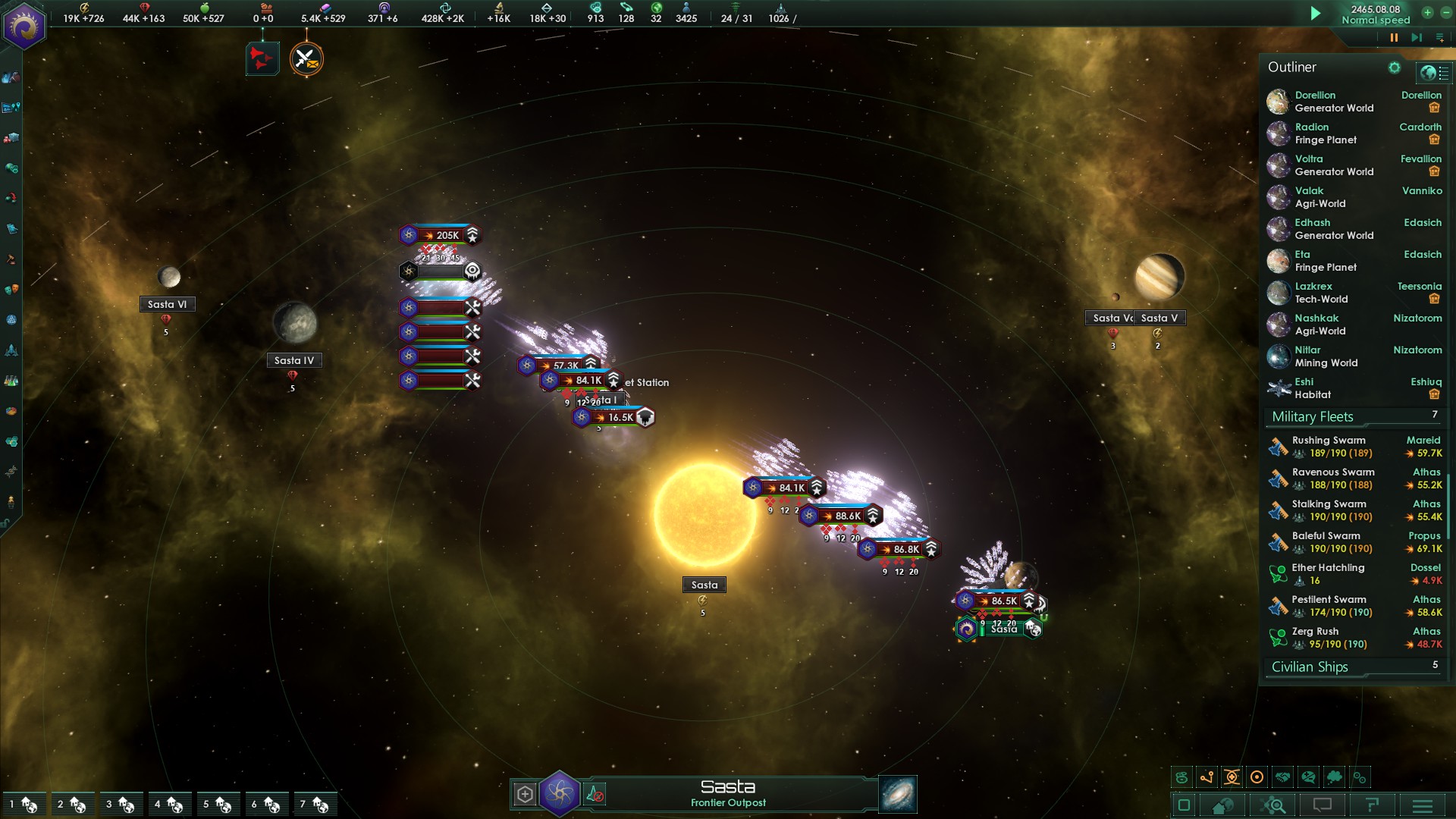Image resolution: width=1456 pixels, height=819 pixels.
Task: Click the crossed swords war notification
Action: [x=306, y=58]
